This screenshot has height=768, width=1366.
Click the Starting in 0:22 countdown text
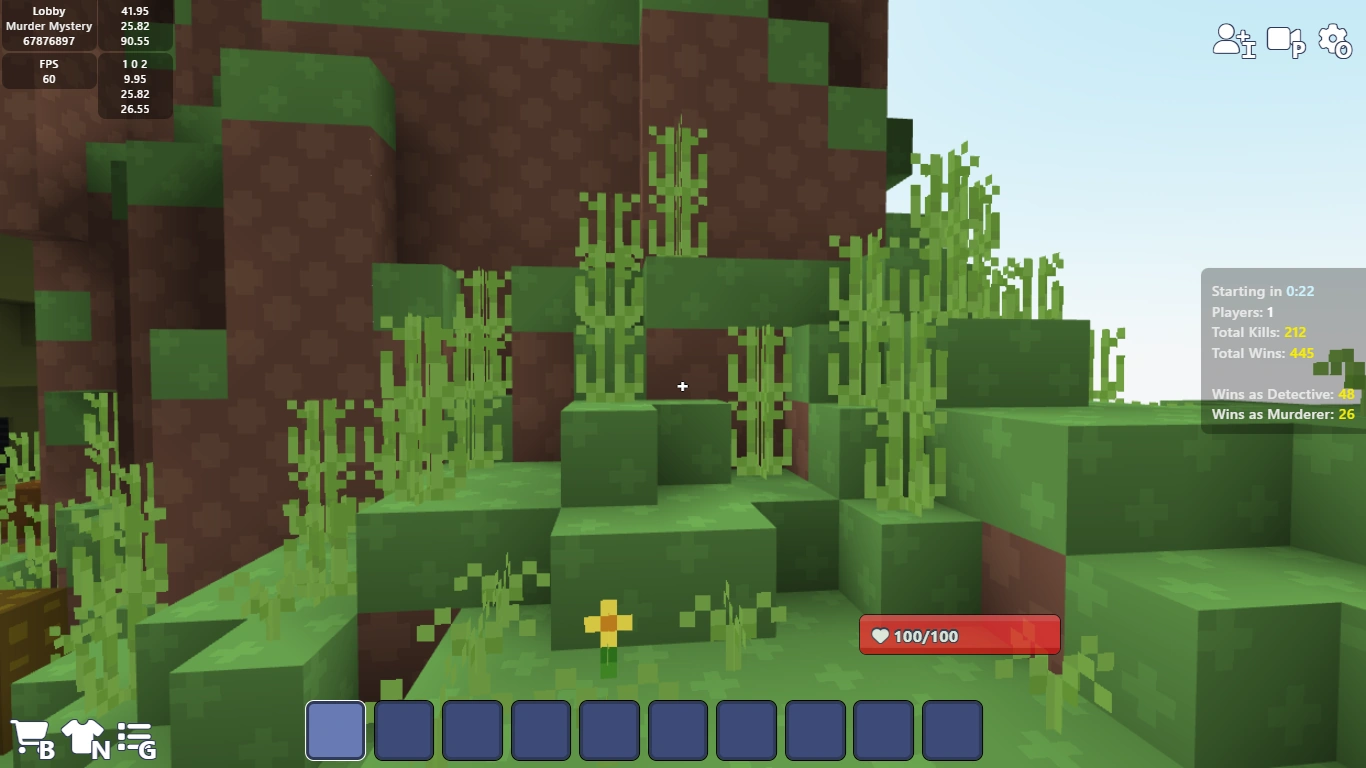tap(1264, 291)
